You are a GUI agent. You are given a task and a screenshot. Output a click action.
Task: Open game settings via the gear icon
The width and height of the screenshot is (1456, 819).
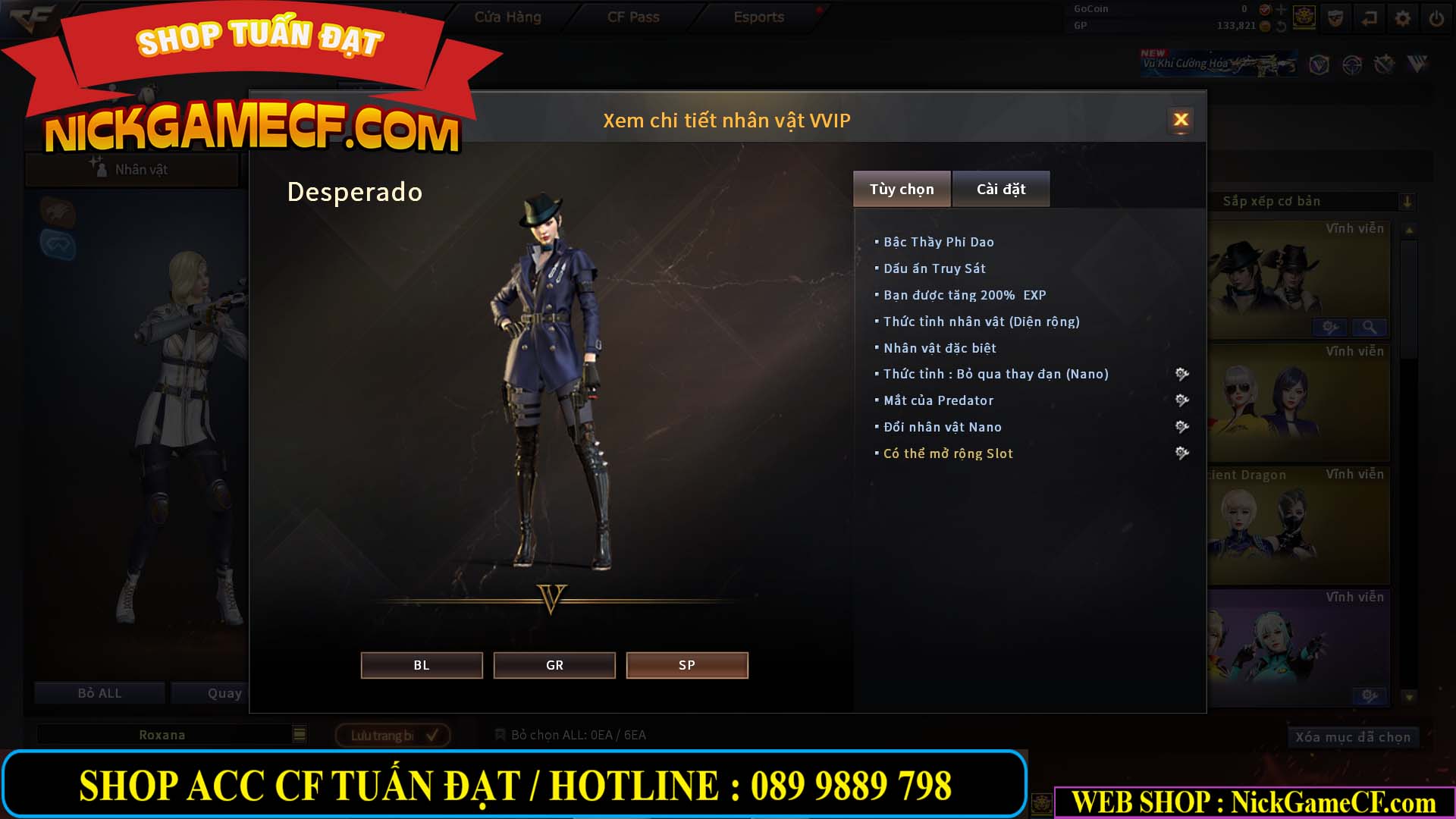(x=1403, y=16)
